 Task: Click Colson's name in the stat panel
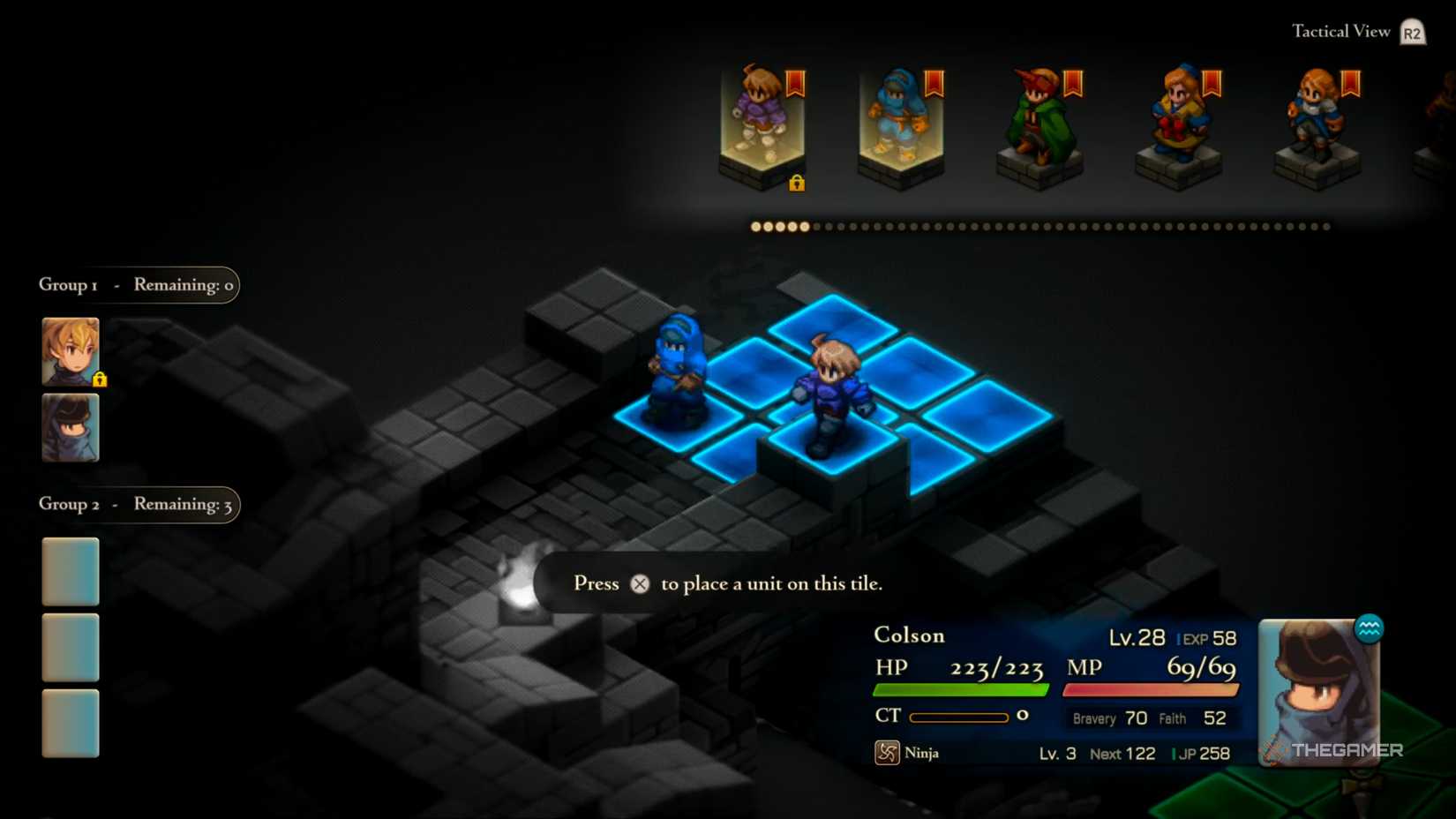(x=908, y=635)
